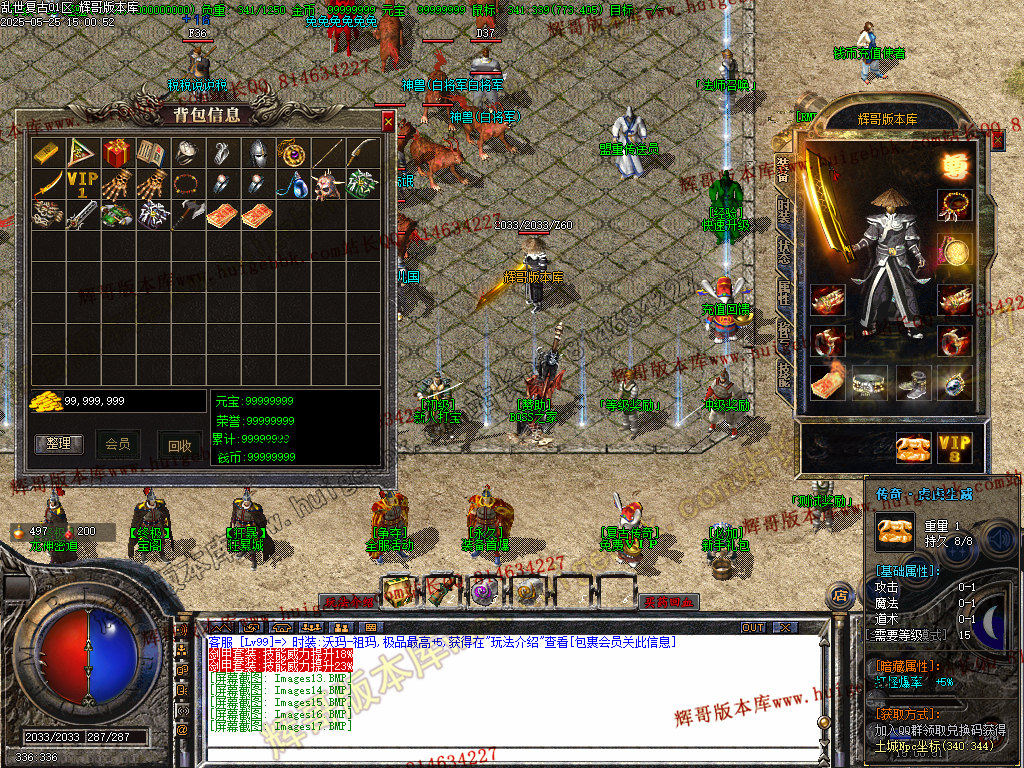Select the double-bladed axe in bag
Screen dimensions: 1024x768
point(187,215)
